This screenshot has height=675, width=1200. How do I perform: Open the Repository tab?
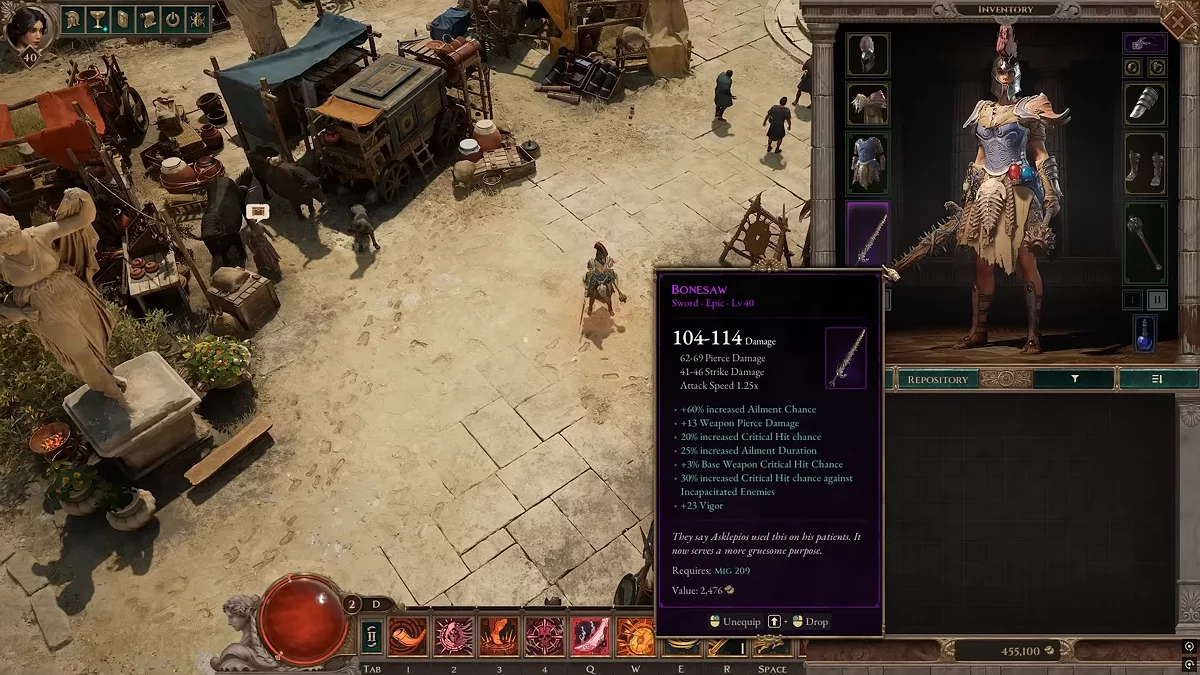coord(937,379)
